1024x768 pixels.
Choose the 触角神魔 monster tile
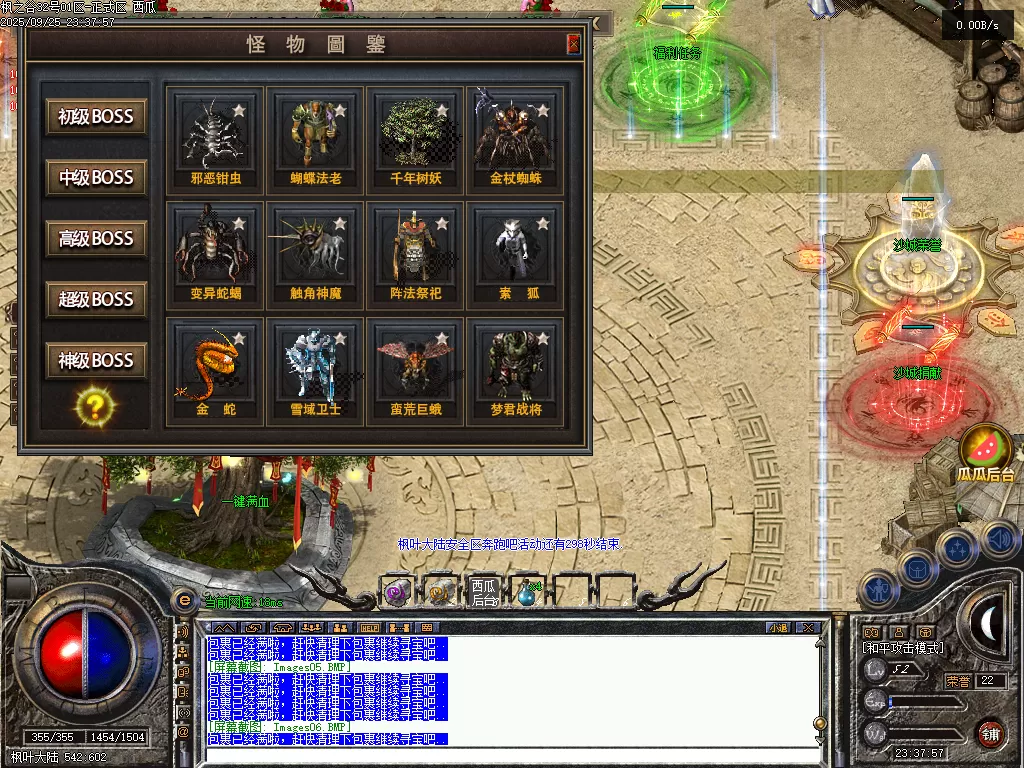(x=316, y=255)
